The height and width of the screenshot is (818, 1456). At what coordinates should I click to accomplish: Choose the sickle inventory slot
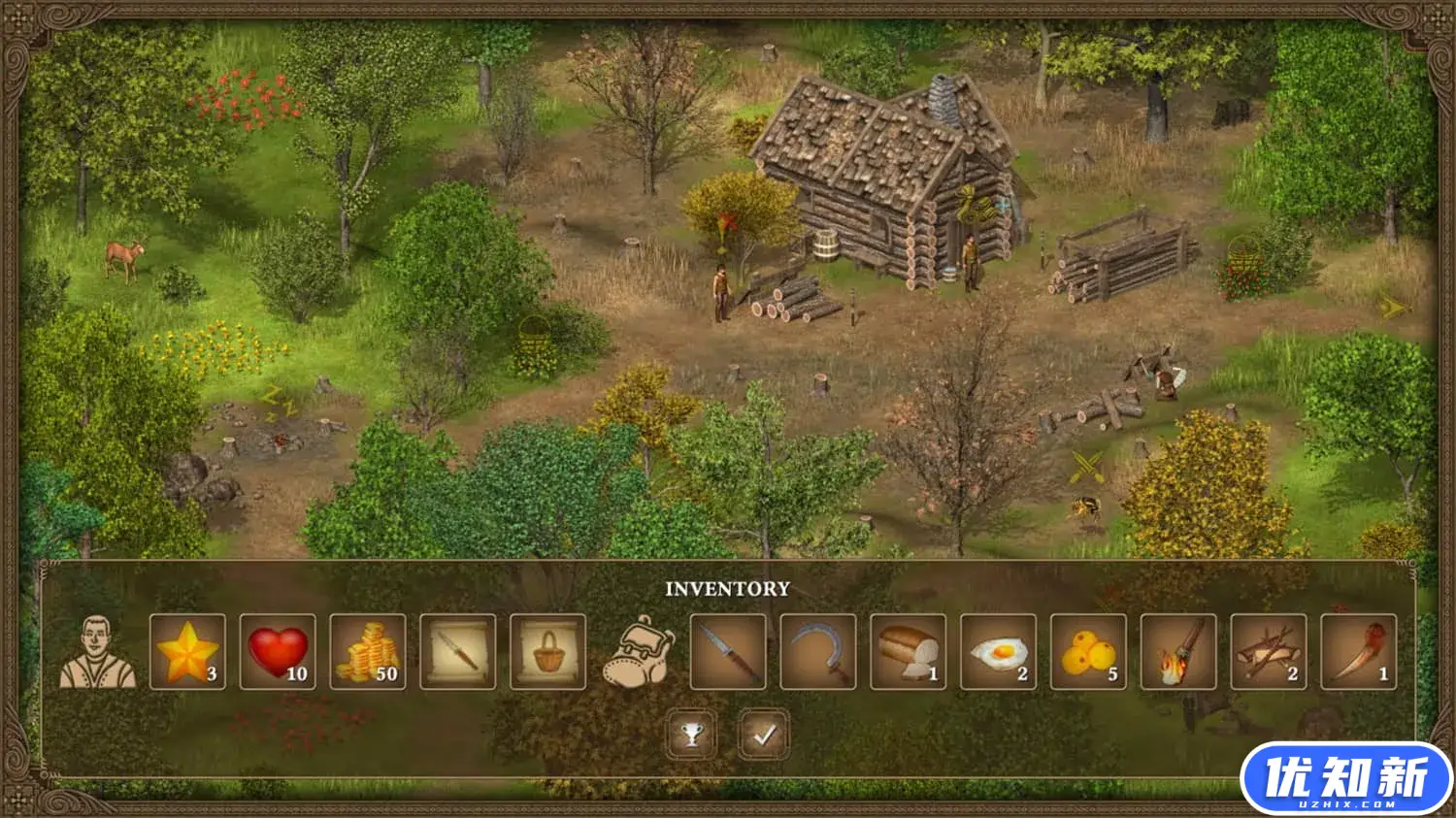point(818,652)
